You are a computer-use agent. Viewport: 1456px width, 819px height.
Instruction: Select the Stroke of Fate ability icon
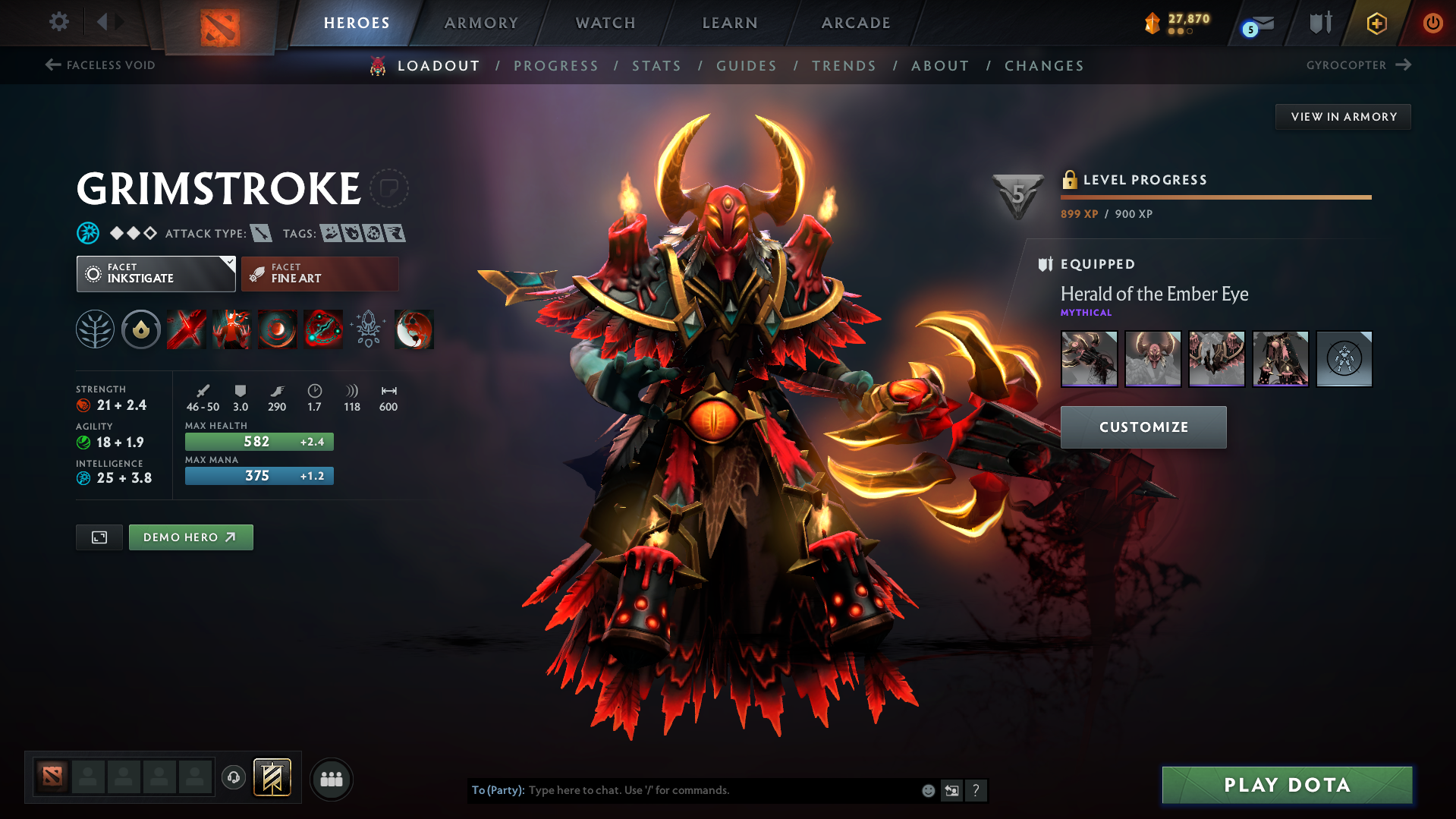pos(186,329)
